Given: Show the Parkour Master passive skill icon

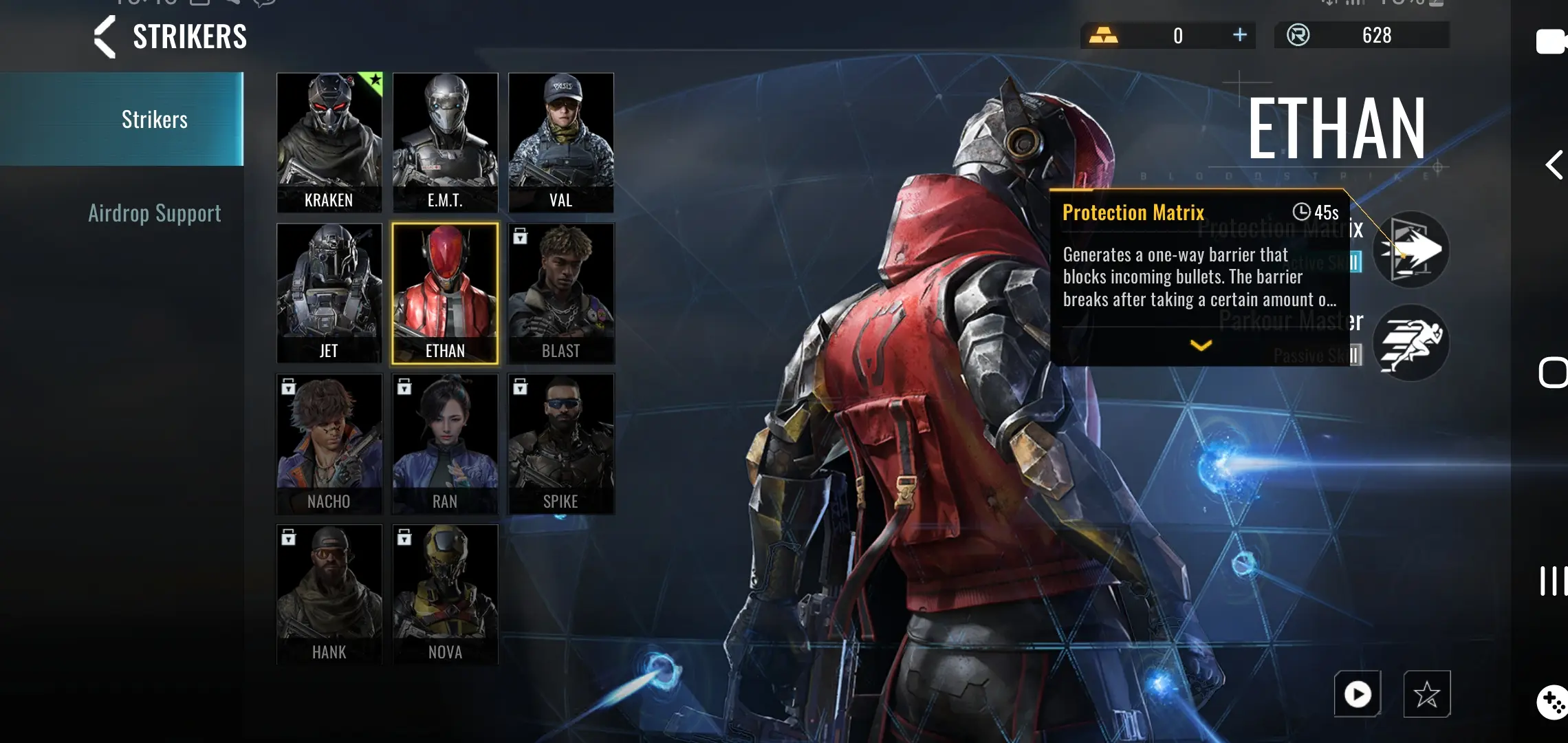Looking at the screenshot, I should [1411, 342].
